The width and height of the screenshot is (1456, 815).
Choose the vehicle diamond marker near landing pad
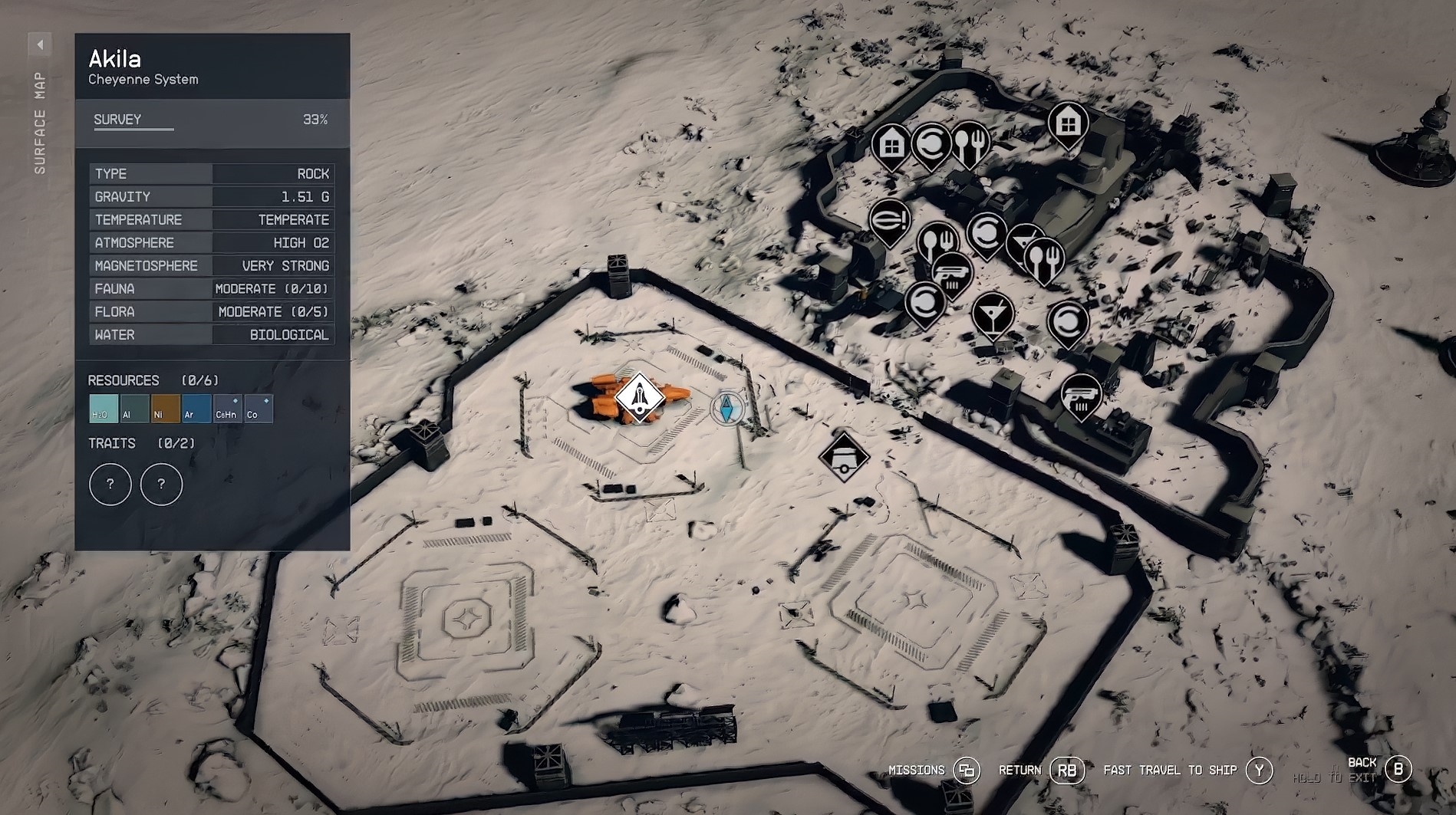[844, 457]
